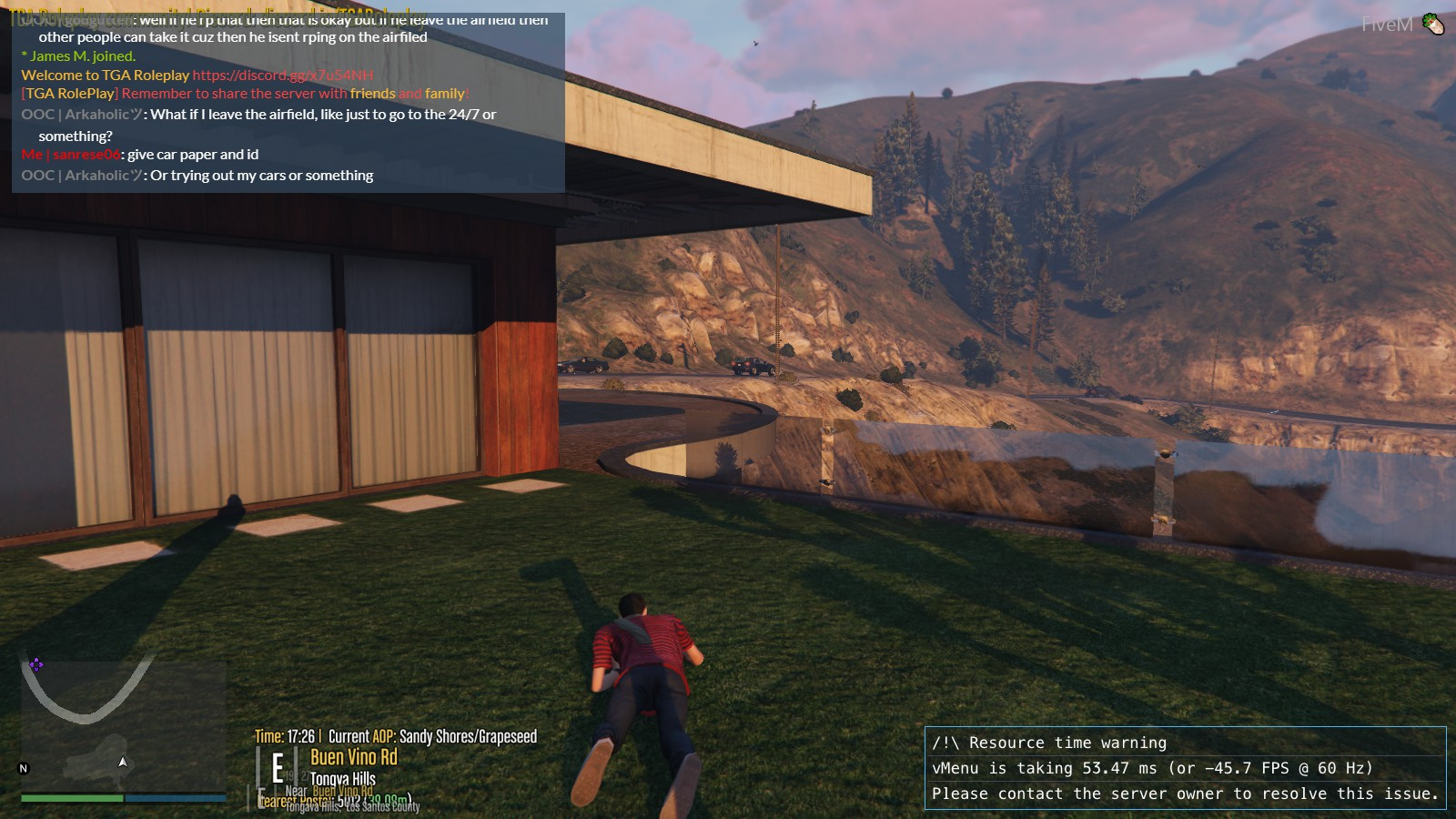1456x819 pixels.
Task: Click the TGA RolePlay reminder message
Action: [x=246, y=94]
